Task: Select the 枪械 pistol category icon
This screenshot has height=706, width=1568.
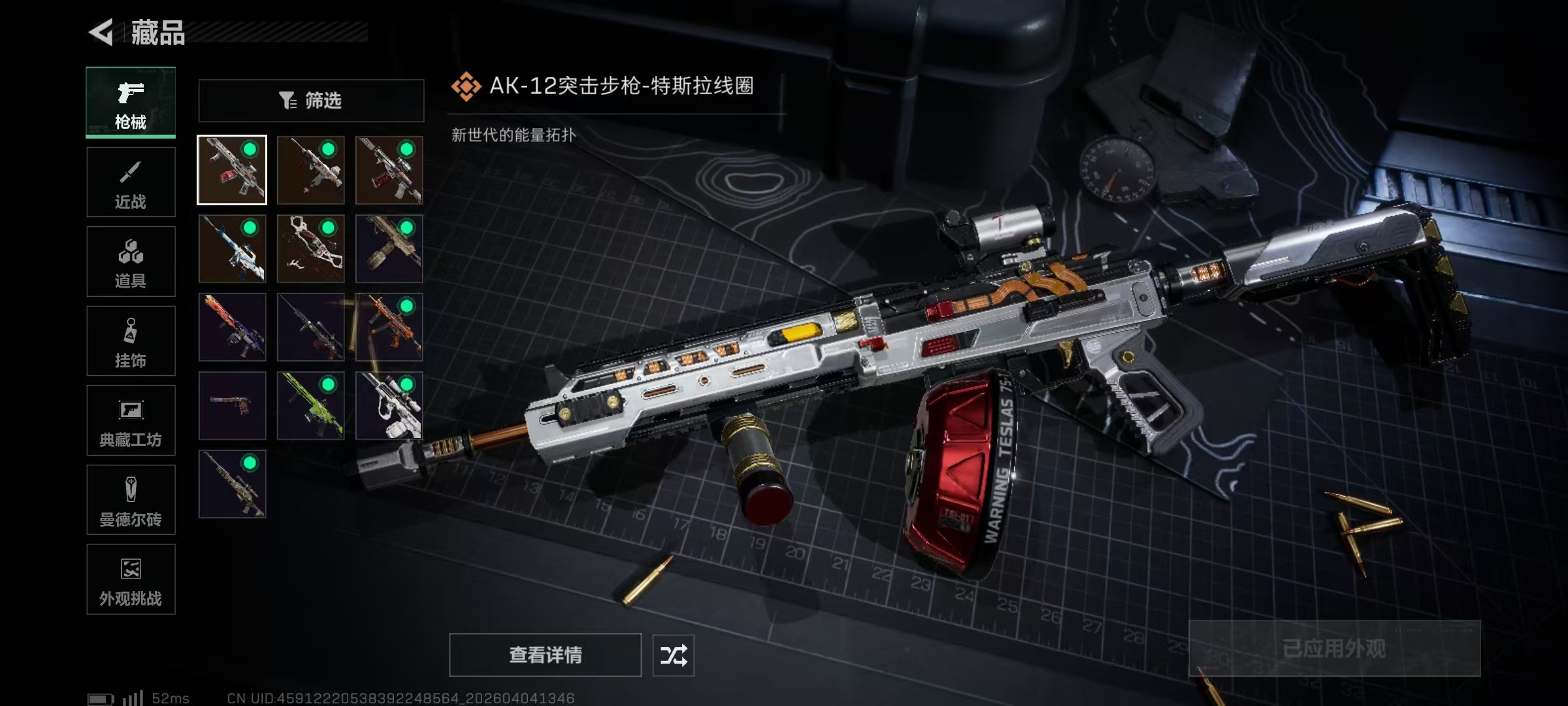Action: (130, 93)
